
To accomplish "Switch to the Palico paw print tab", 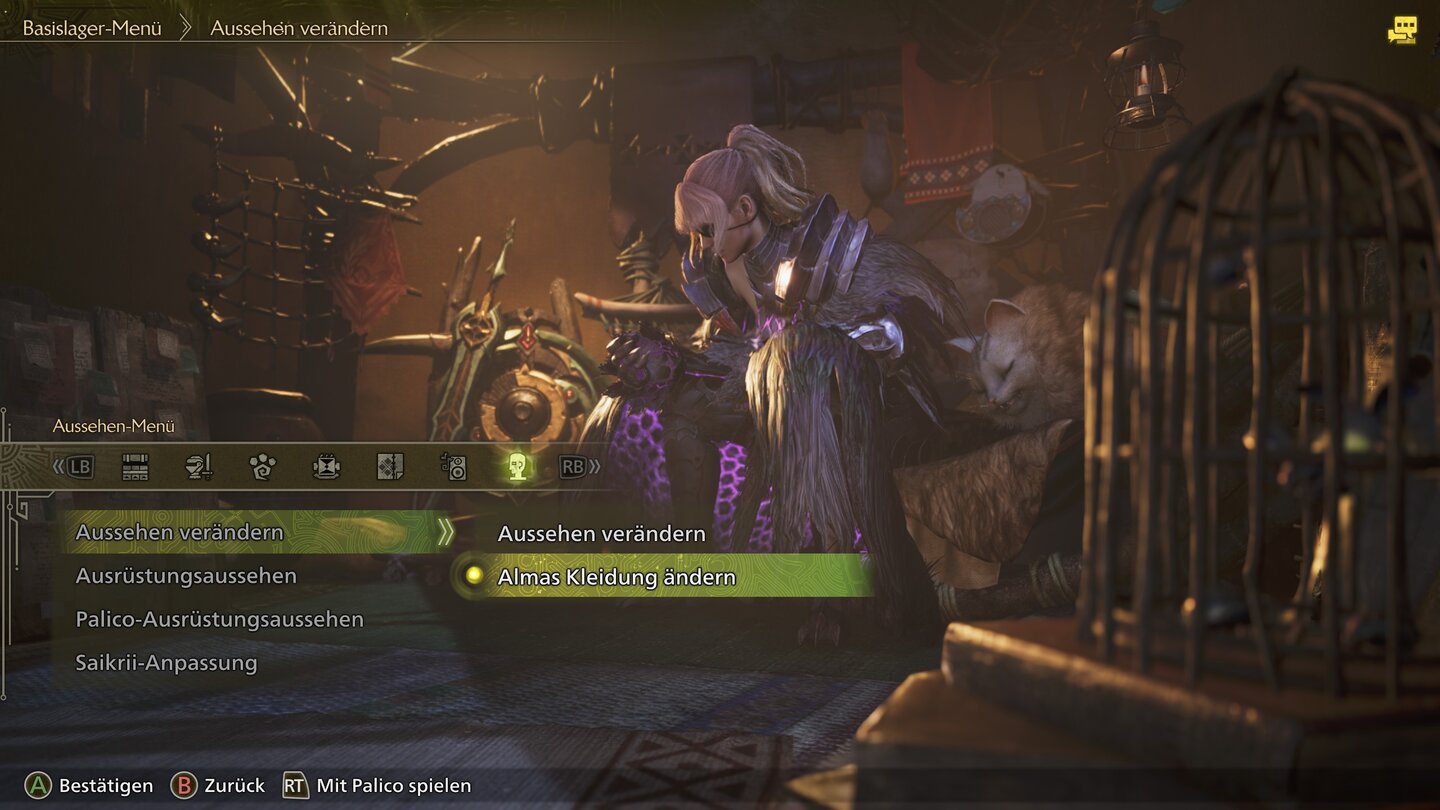I will (262, 467).
